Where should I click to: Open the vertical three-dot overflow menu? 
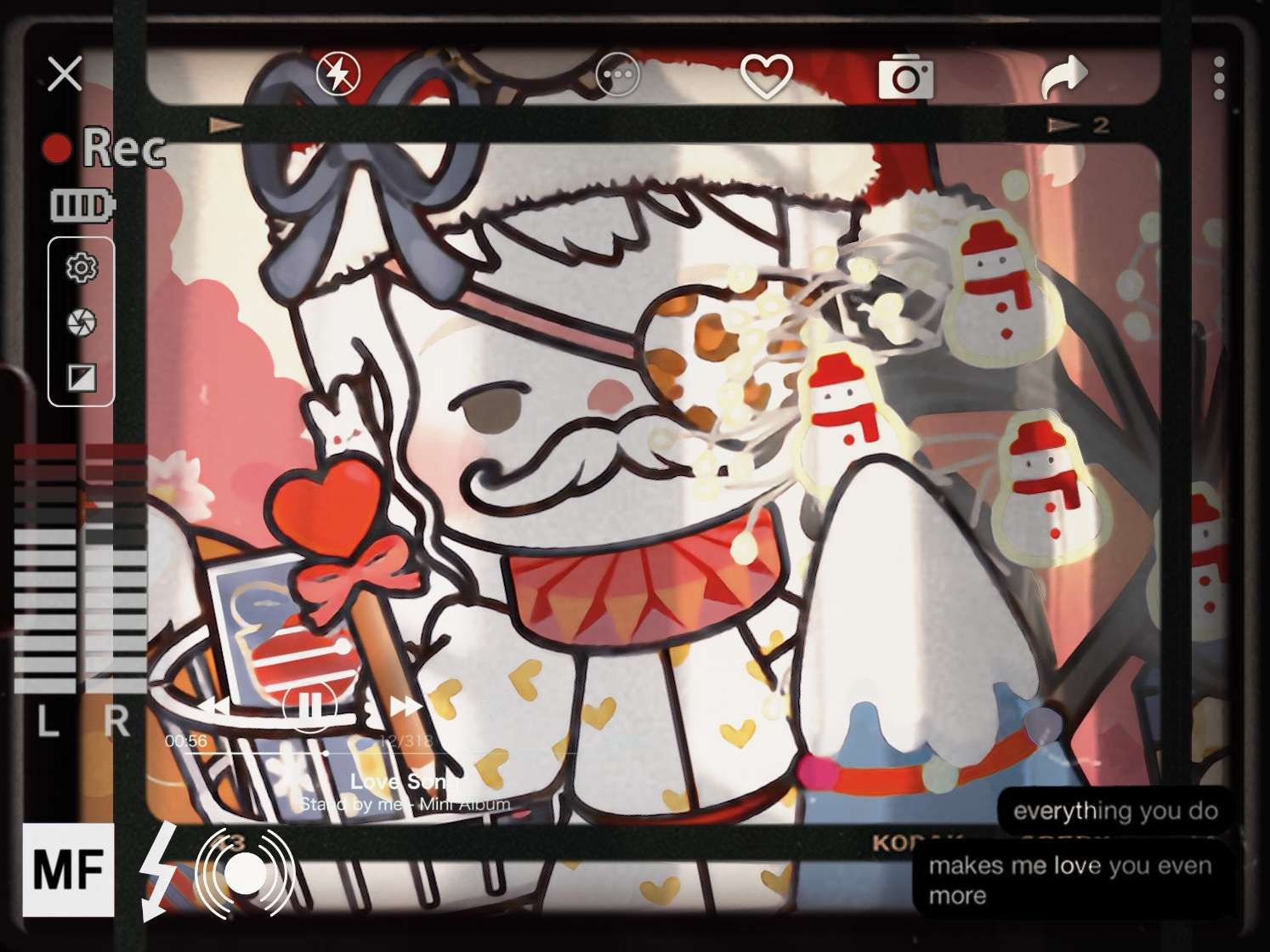pos(1219,78)
